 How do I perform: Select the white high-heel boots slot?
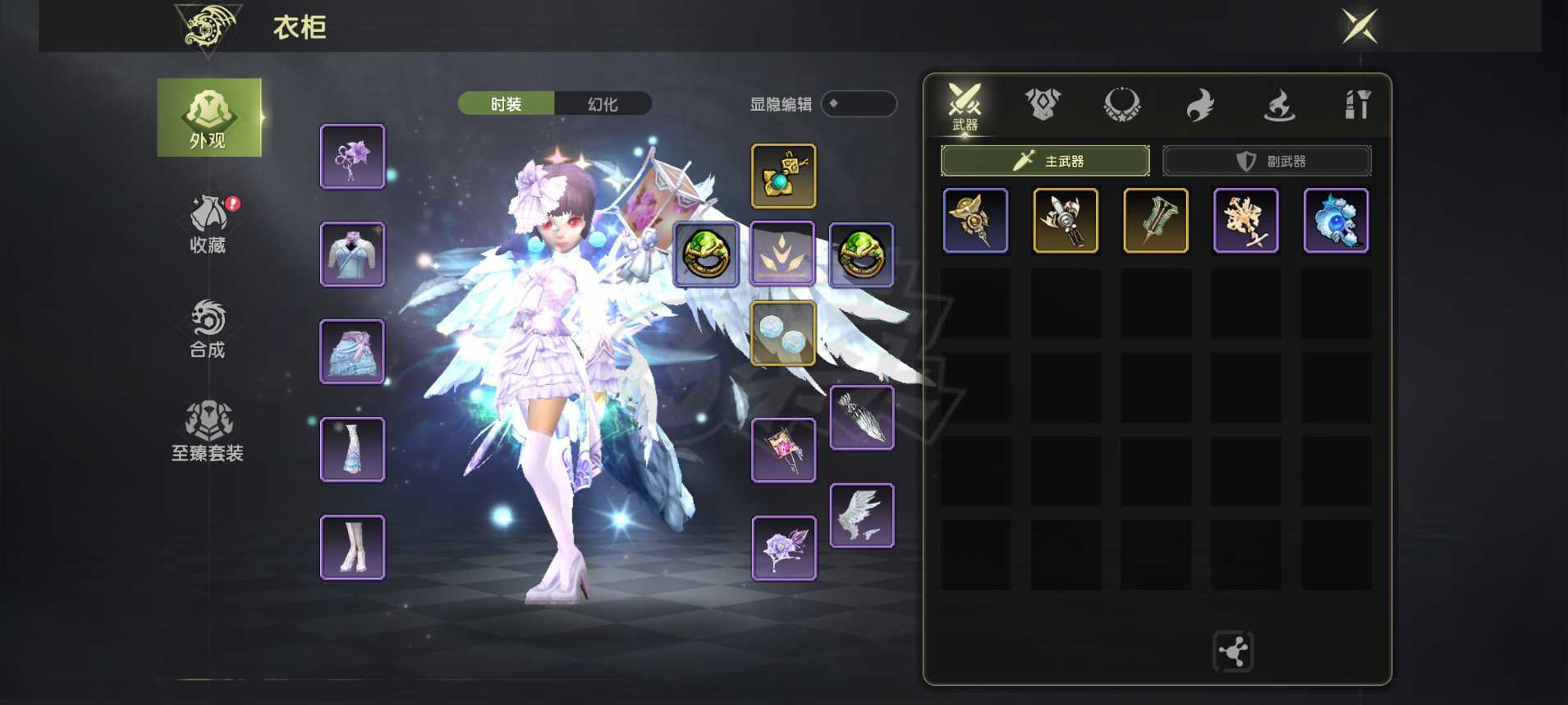[x=352, y=547]
